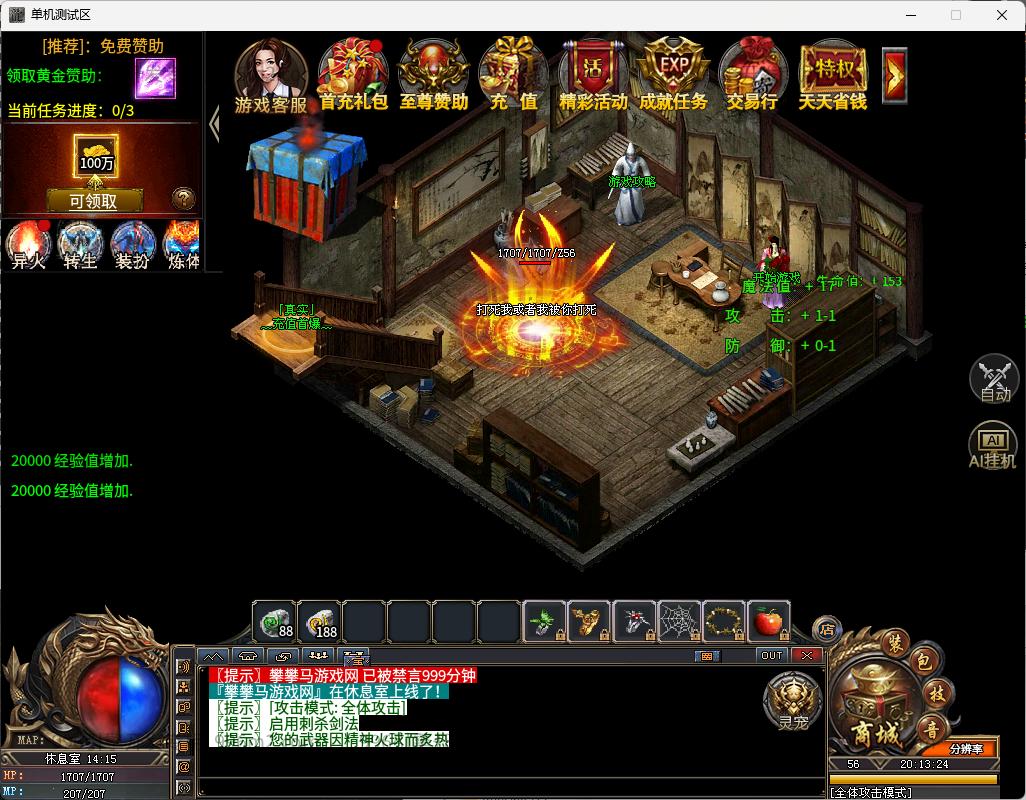Open the 天天省钱 特权 privileges icon
The image size is (1026, 800).
tap(832, 73)
